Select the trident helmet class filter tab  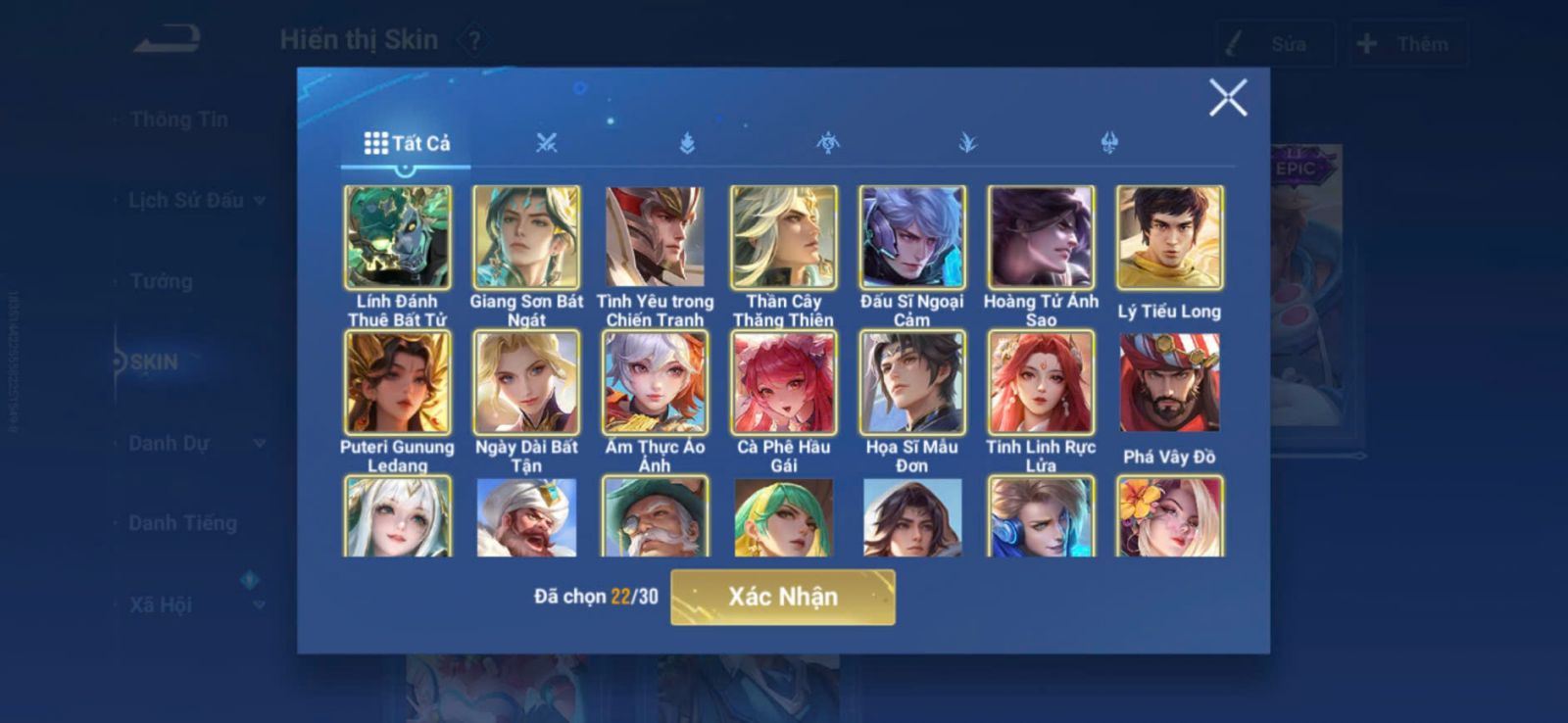point(1109,144)
